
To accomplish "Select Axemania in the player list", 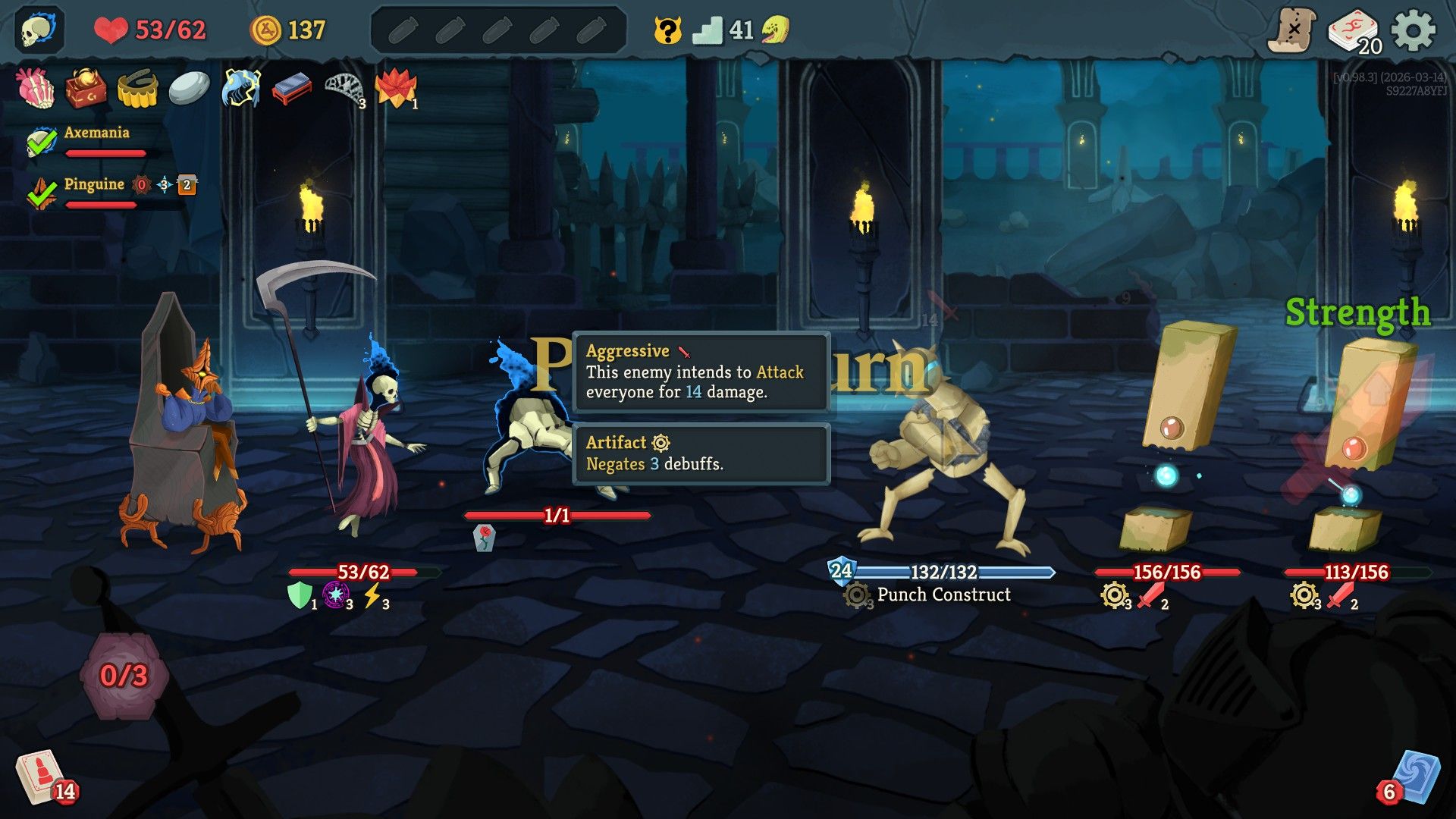I will coord(96,133).
